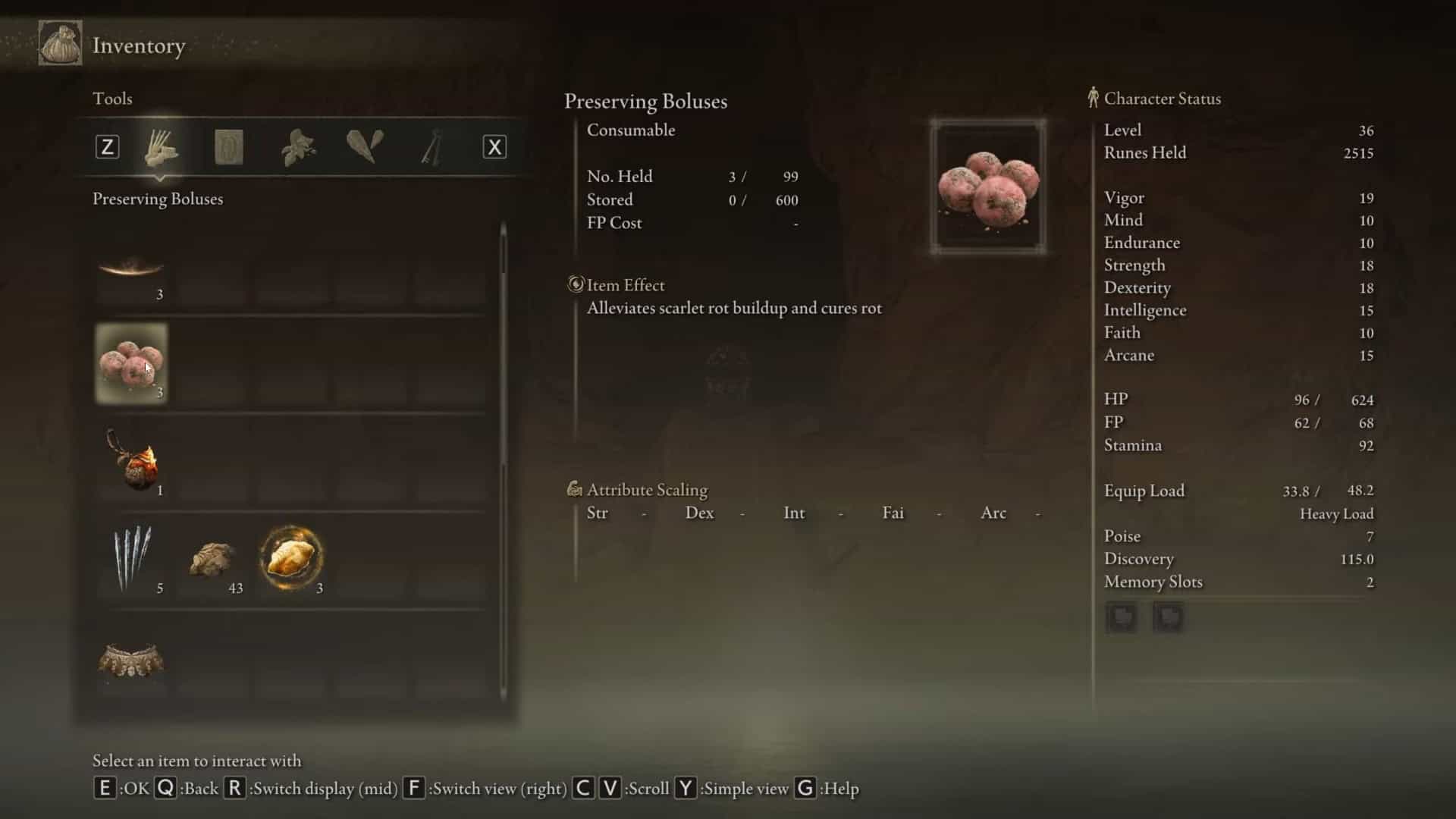Open the stone tablet category tab
Viewport: 1456px width, 819px height.
coord(228,146)
